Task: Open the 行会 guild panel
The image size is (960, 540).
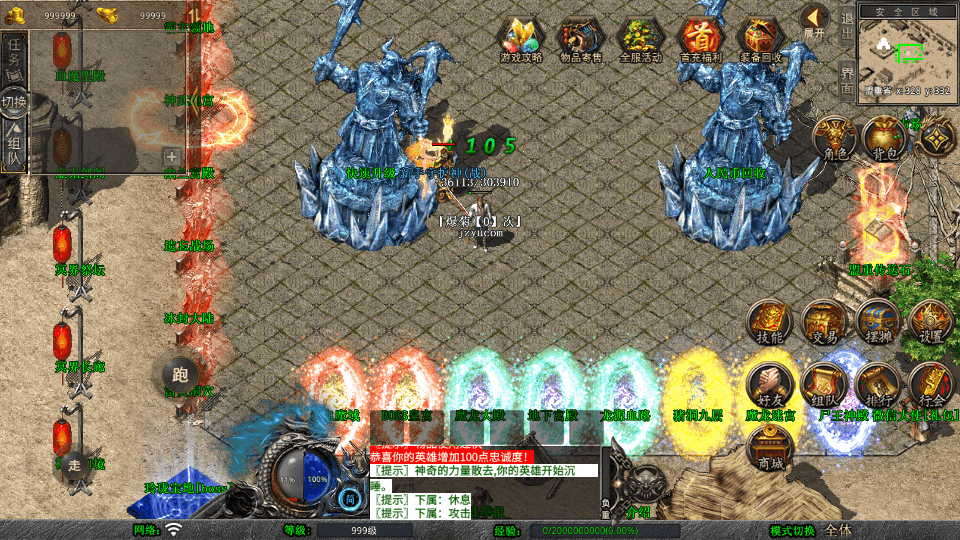Action: [931, 385]
